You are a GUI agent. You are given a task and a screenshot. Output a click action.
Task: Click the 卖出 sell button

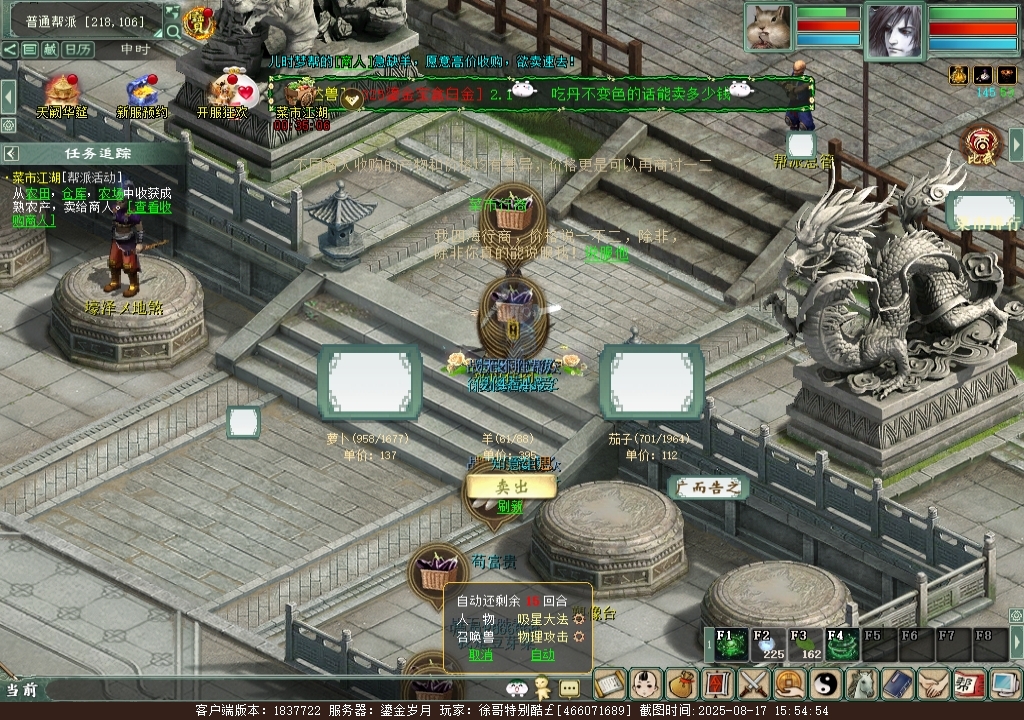click(510, 487)
